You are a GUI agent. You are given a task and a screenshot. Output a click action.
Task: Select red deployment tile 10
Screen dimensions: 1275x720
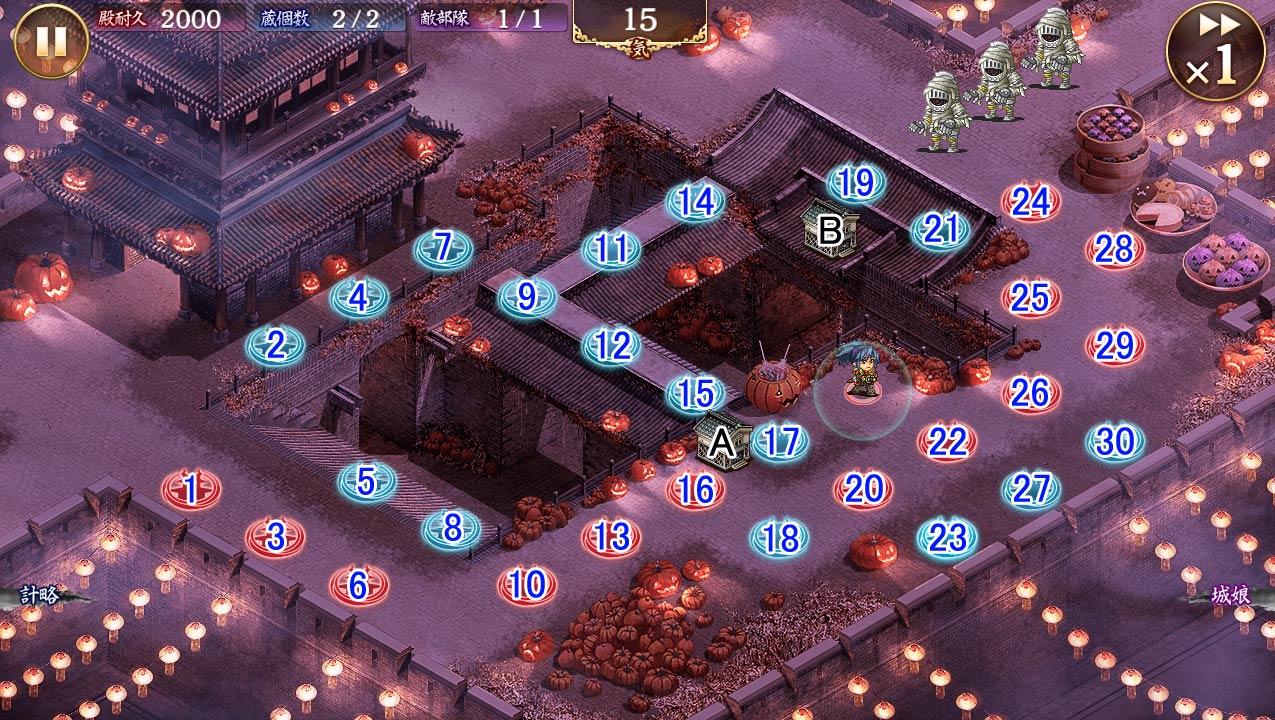[527, 585]
